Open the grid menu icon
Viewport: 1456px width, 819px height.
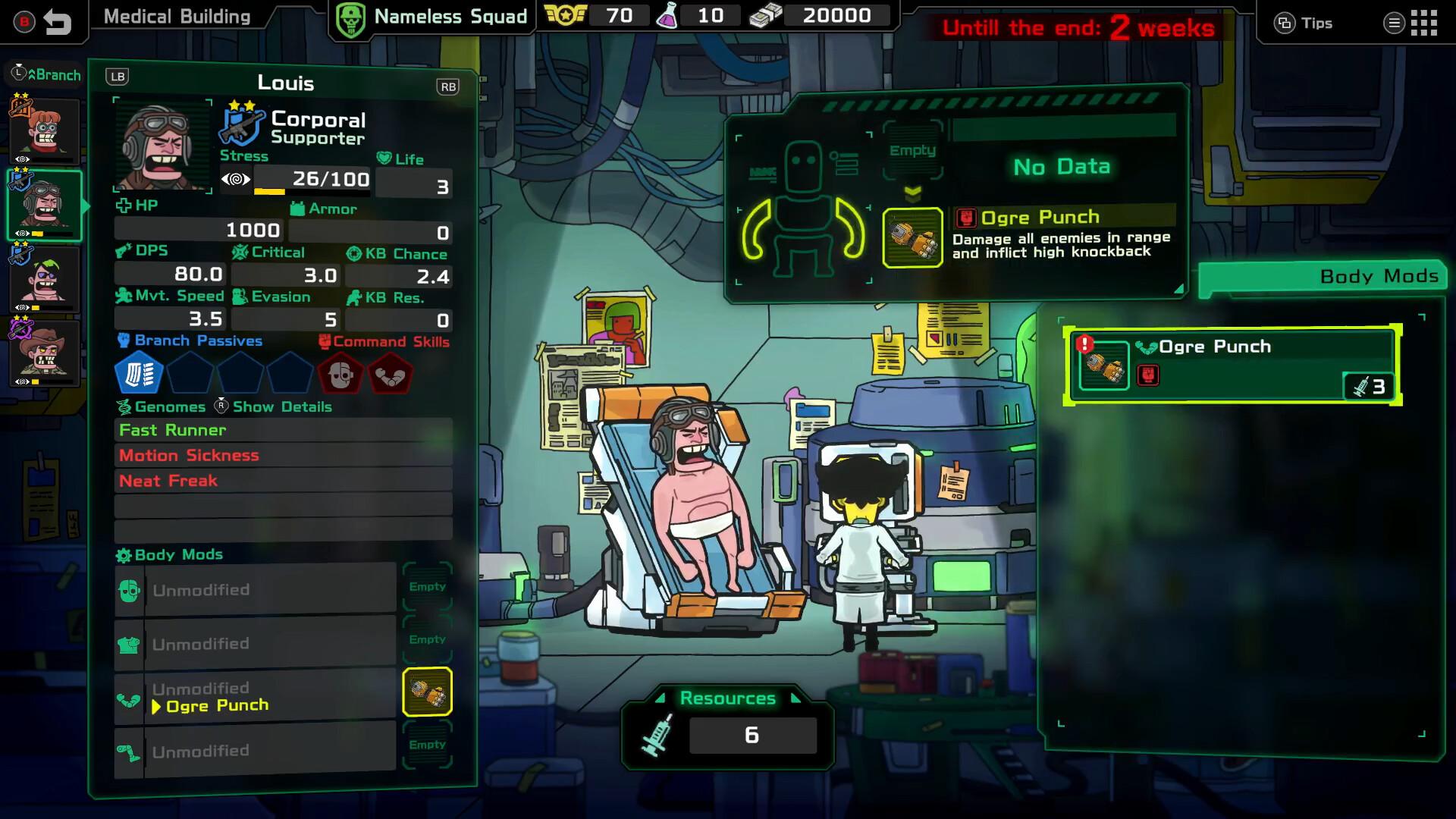[x=1423, y=23]
